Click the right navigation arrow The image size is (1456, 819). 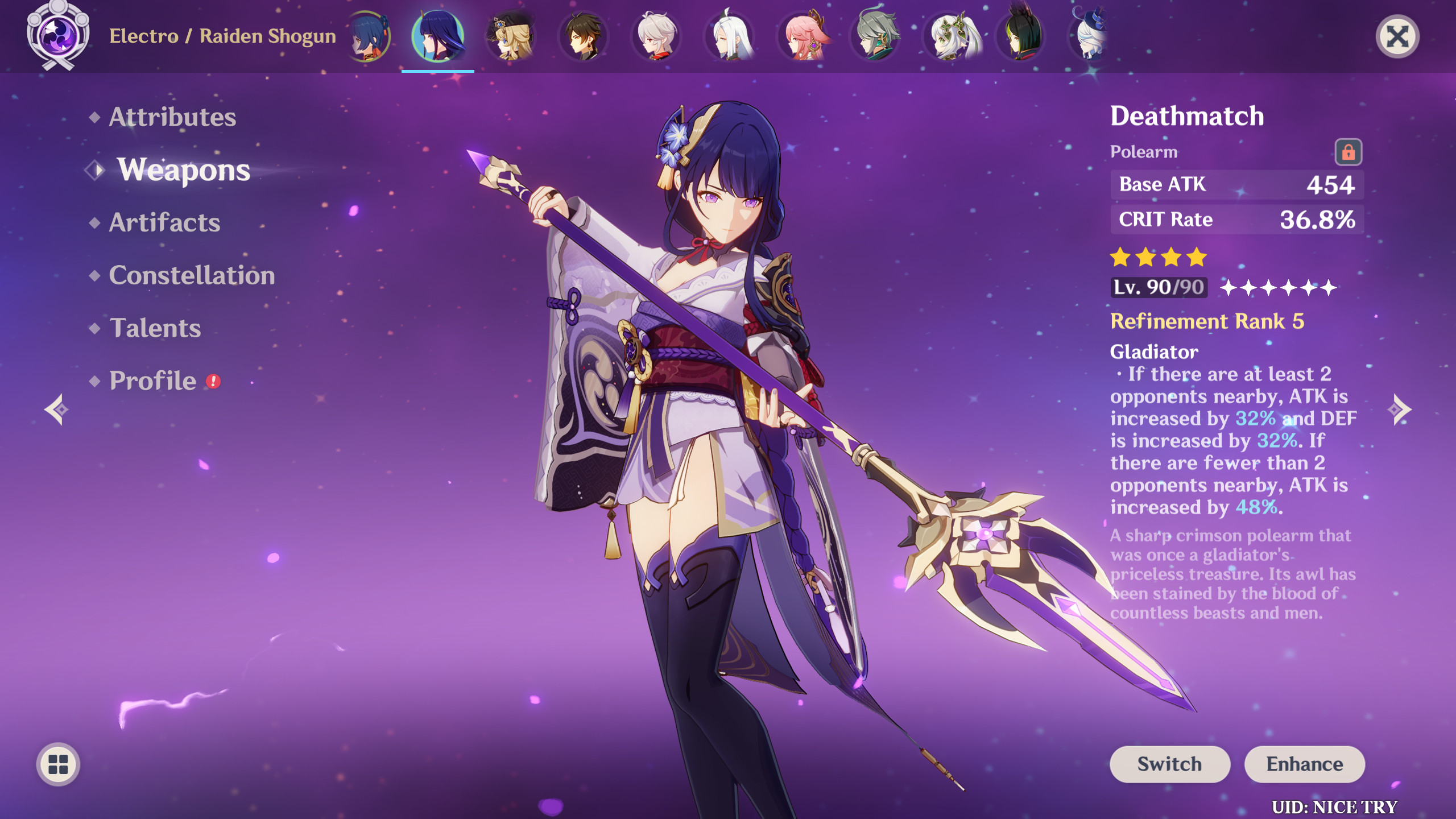point(1400,408)
